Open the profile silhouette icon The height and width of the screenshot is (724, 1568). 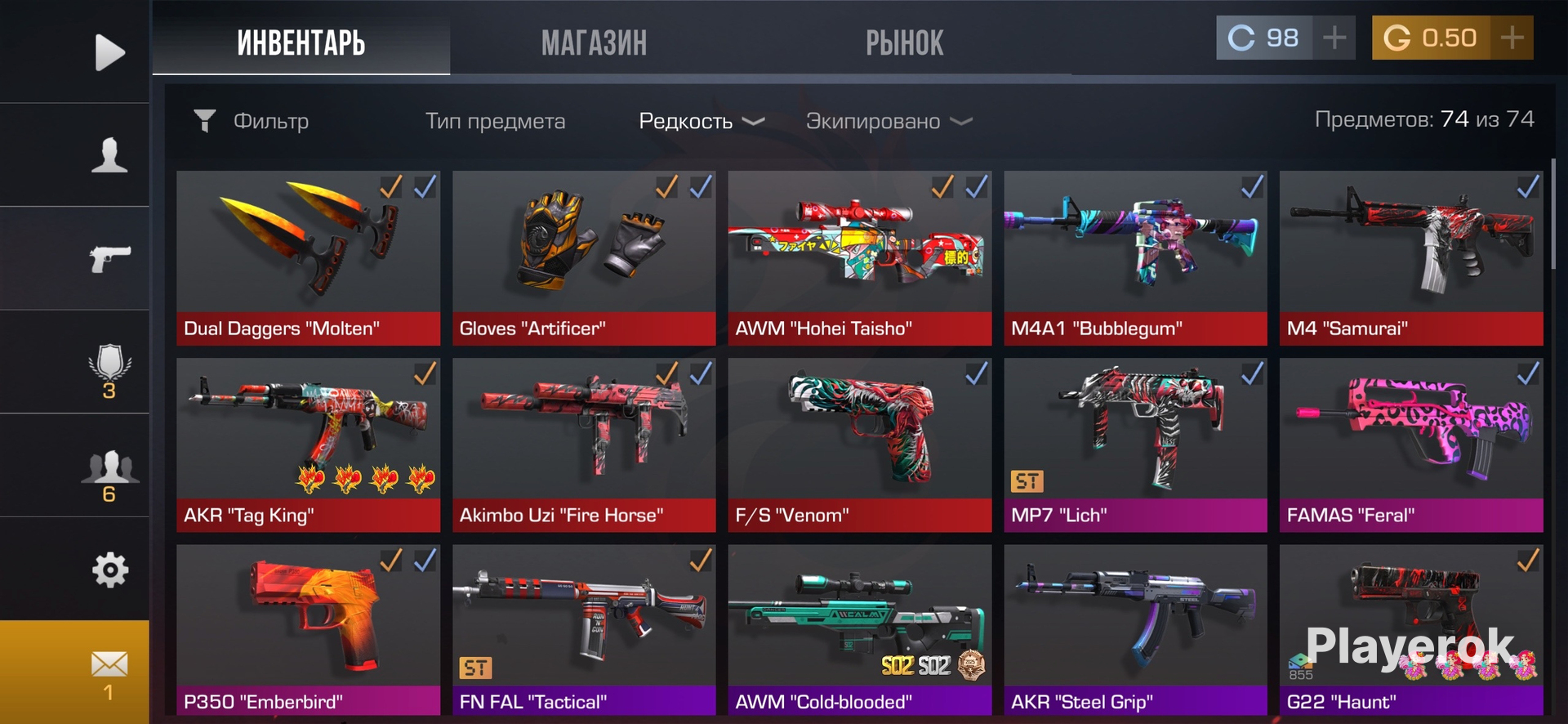pyautogui.click(x=109, y=154)
